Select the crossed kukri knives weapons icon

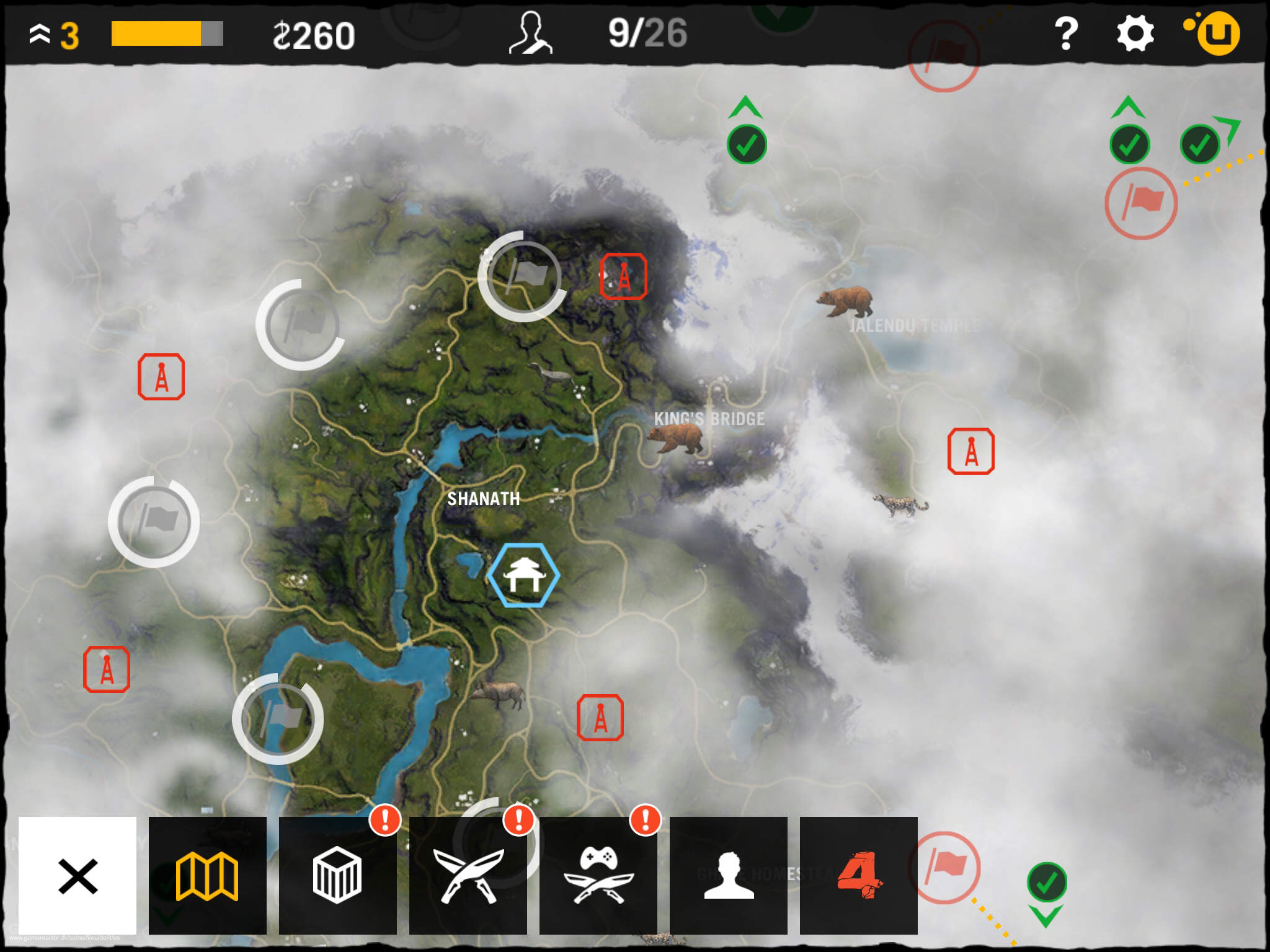point(468,876)
